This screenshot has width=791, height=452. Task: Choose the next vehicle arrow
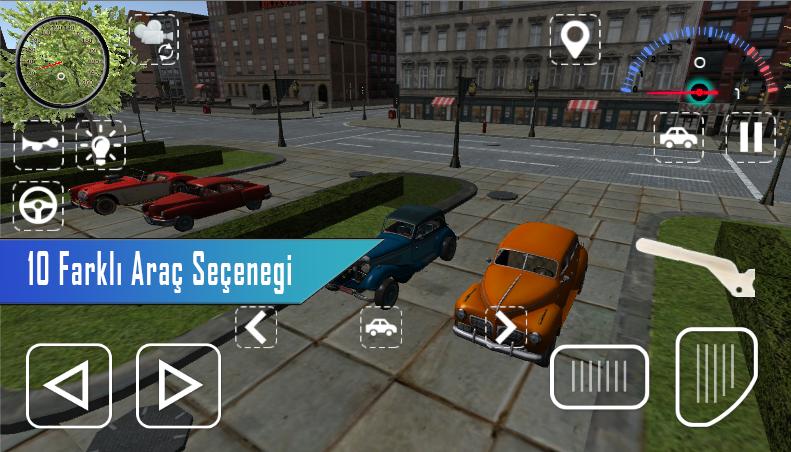pos(506,327)
